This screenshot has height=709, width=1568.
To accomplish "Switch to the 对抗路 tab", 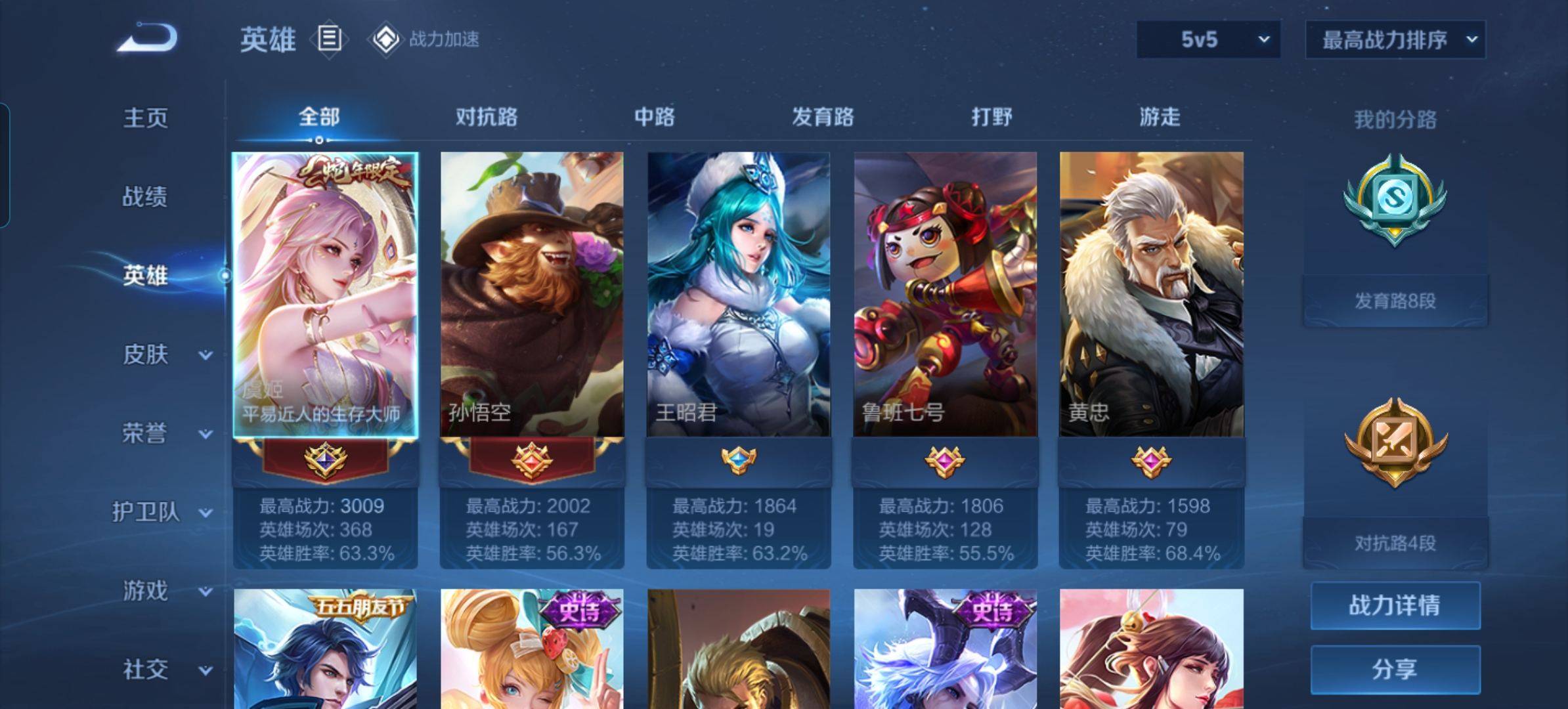I will coord(487,117).
